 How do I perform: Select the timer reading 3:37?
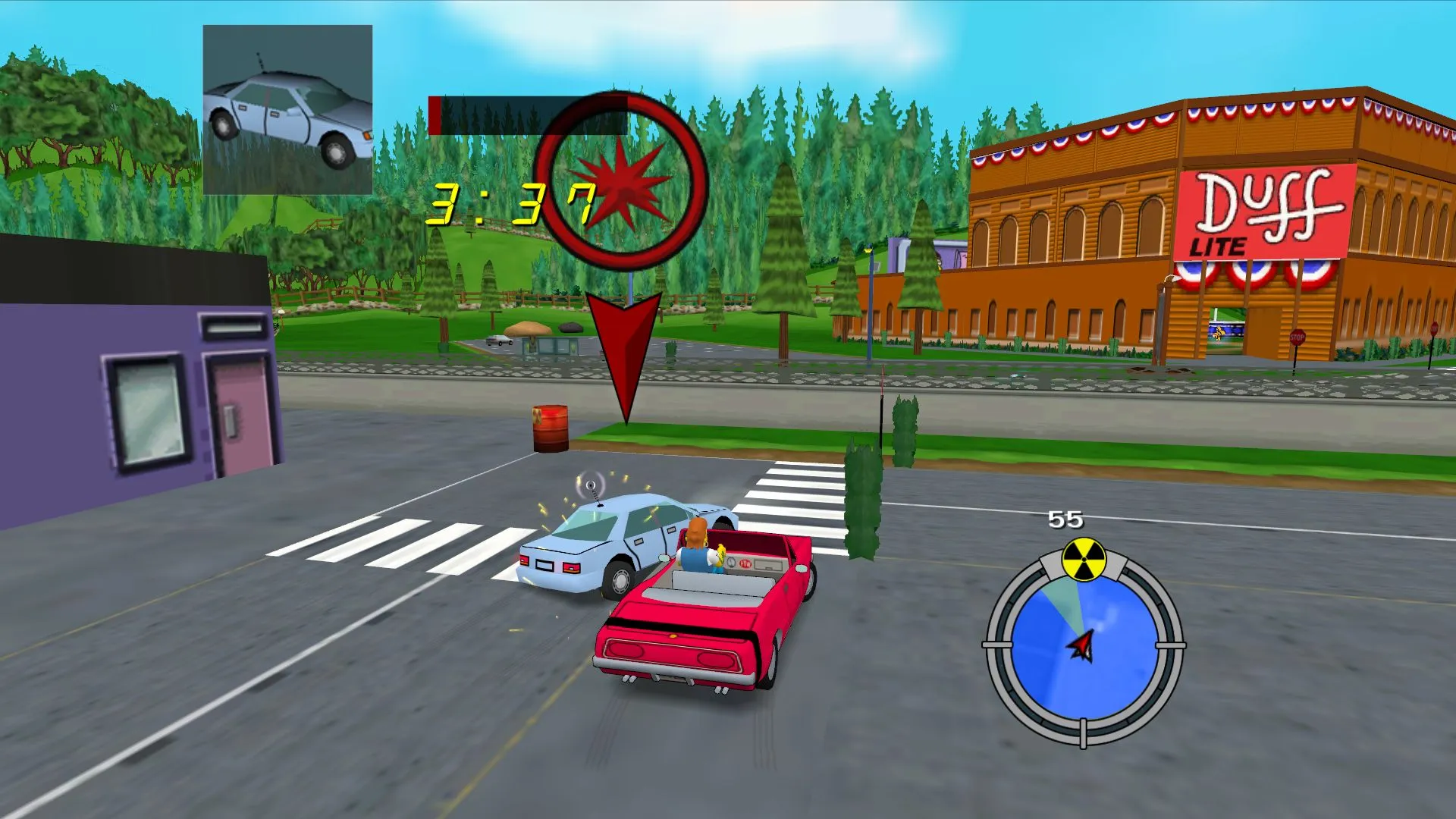512,203
